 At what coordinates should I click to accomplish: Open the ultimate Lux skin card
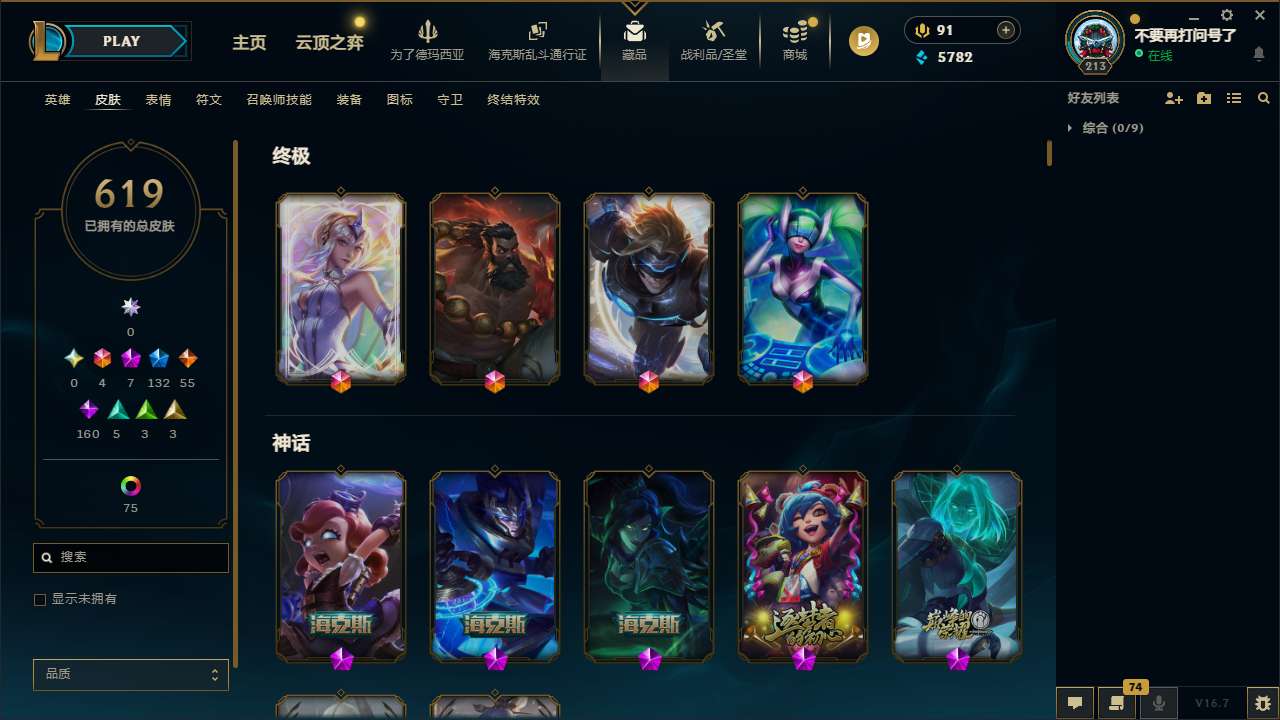click(340, 288)
